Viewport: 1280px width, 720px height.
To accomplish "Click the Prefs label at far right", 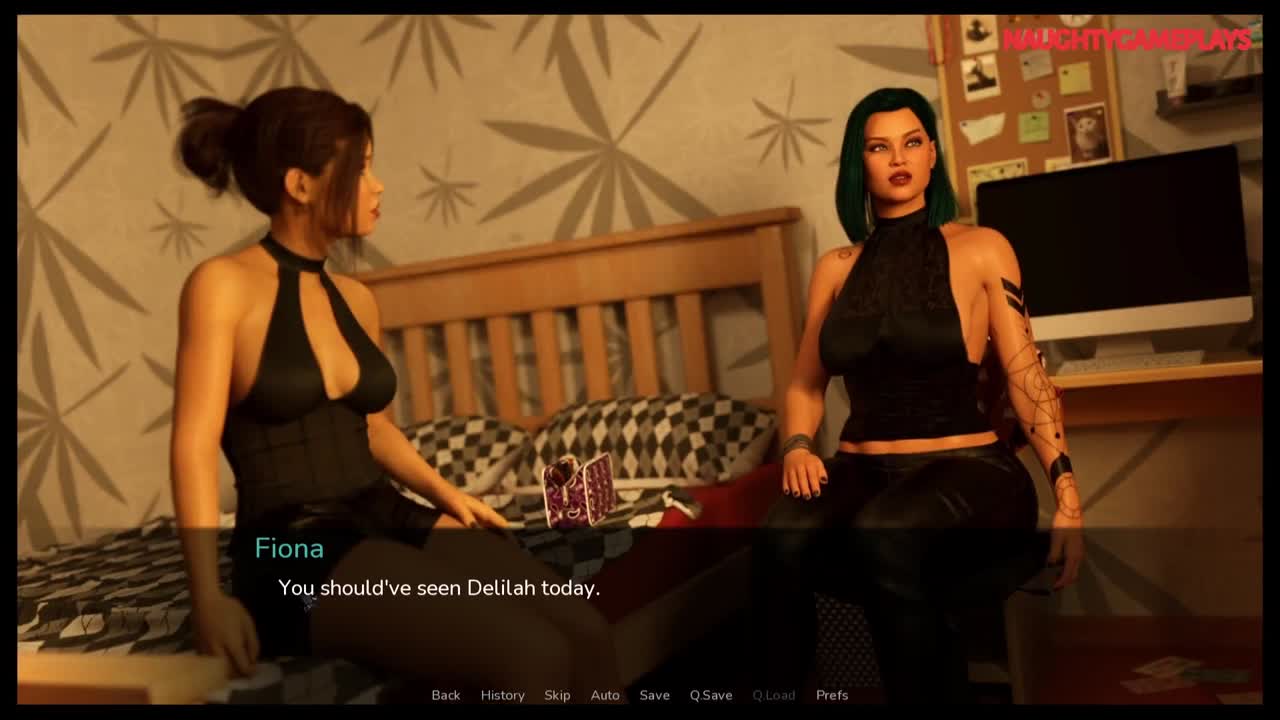I will [831, 695].
